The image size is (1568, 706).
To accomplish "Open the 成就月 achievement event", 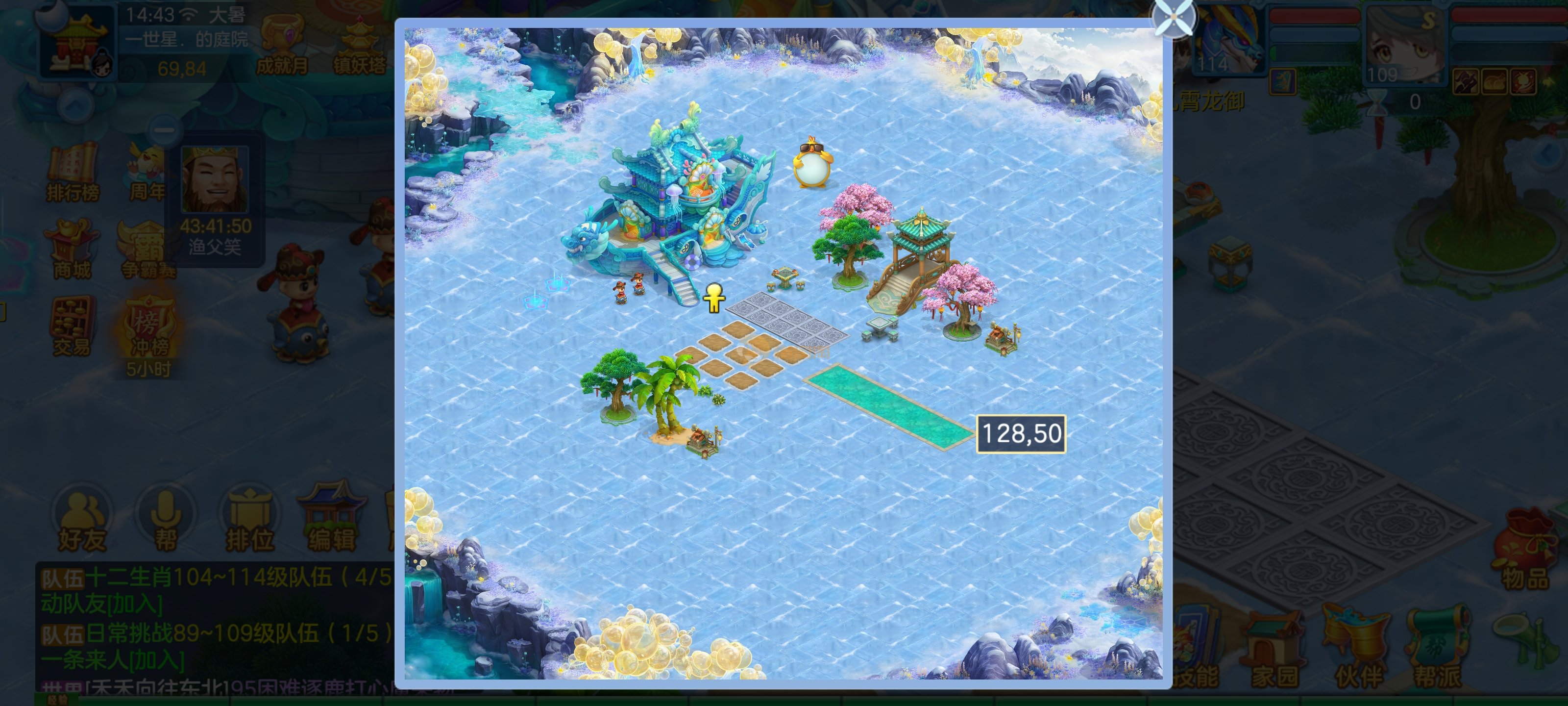I will pos(281,46).
